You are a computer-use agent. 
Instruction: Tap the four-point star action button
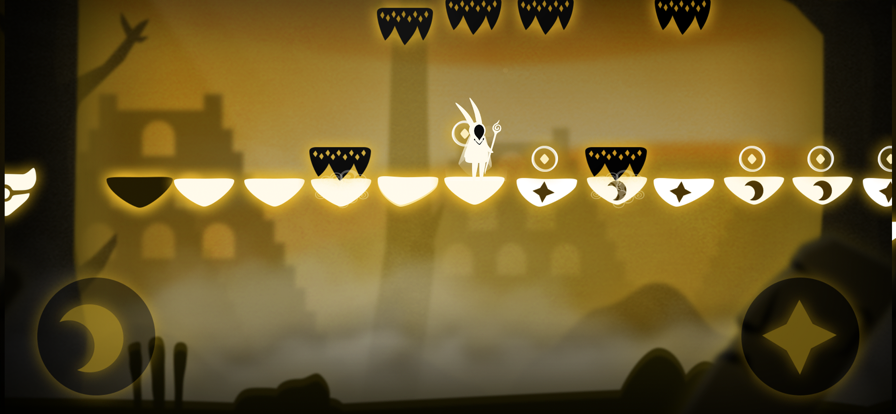coord(799,336)
